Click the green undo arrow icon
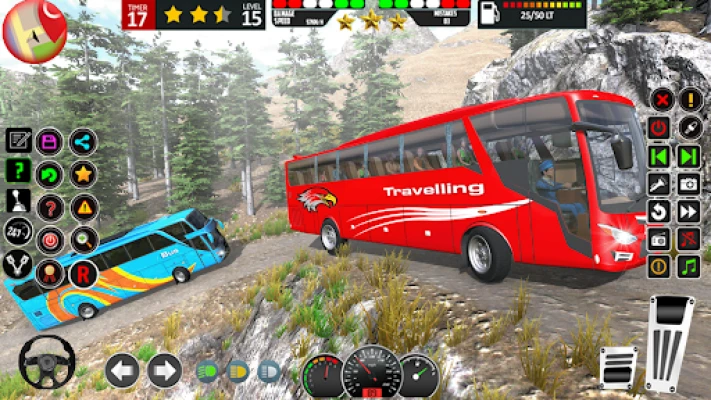 tap(49, 174)
